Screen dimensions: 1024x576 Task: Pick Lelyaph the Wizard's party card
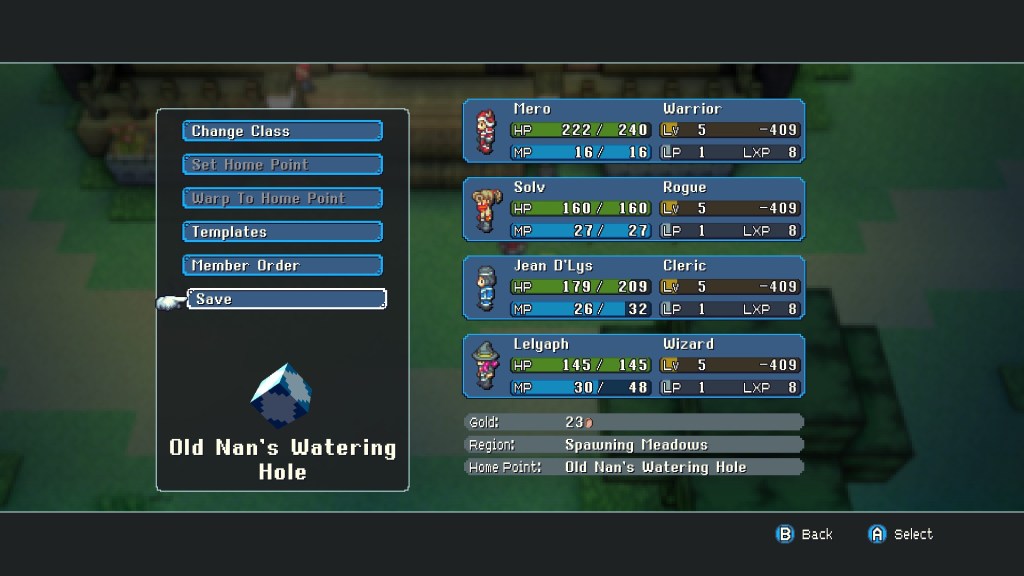pos(634,365)
